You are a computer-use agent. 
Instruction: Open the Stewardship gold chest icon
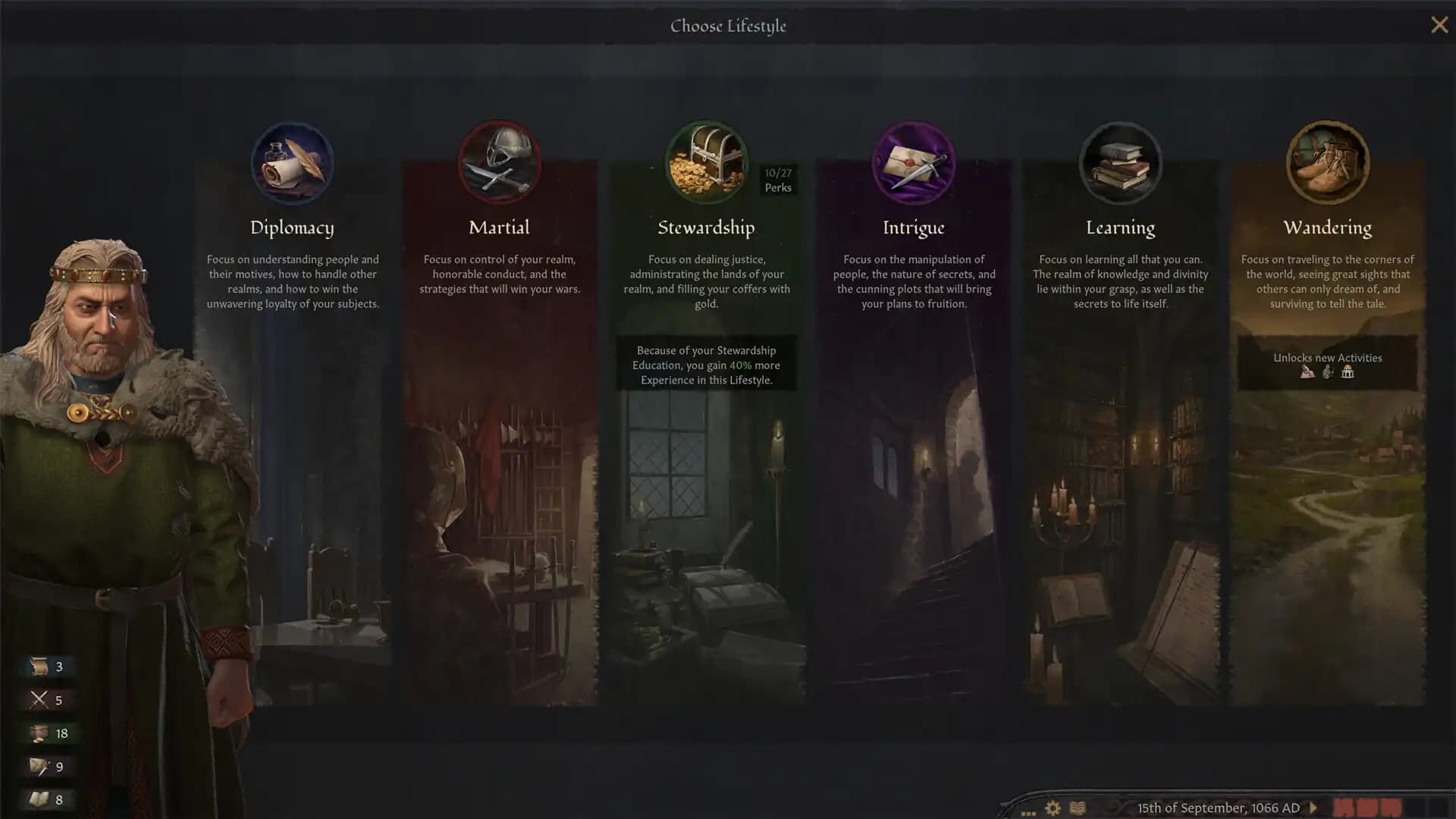pos(706,162)
